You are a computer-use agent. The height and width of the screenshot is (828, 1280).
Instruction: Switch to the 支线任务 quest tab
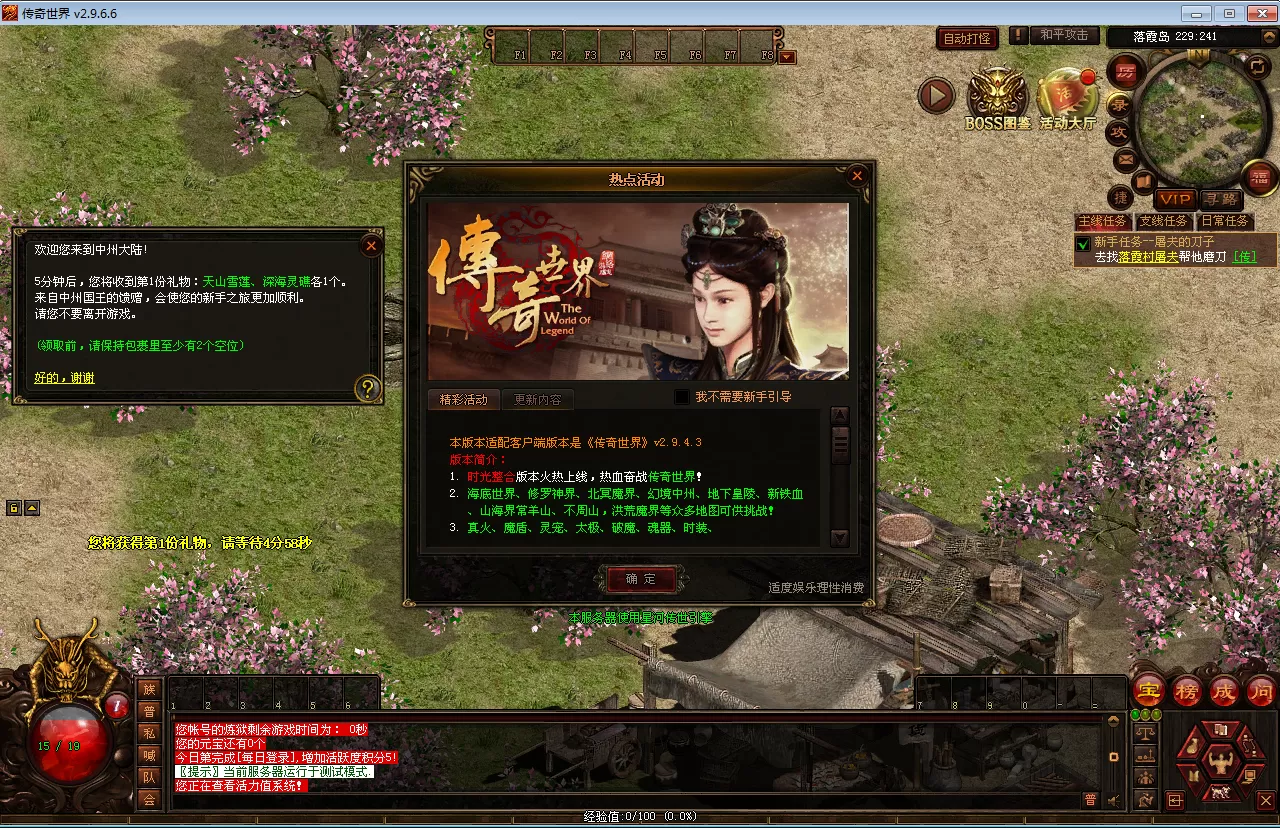1164,221
